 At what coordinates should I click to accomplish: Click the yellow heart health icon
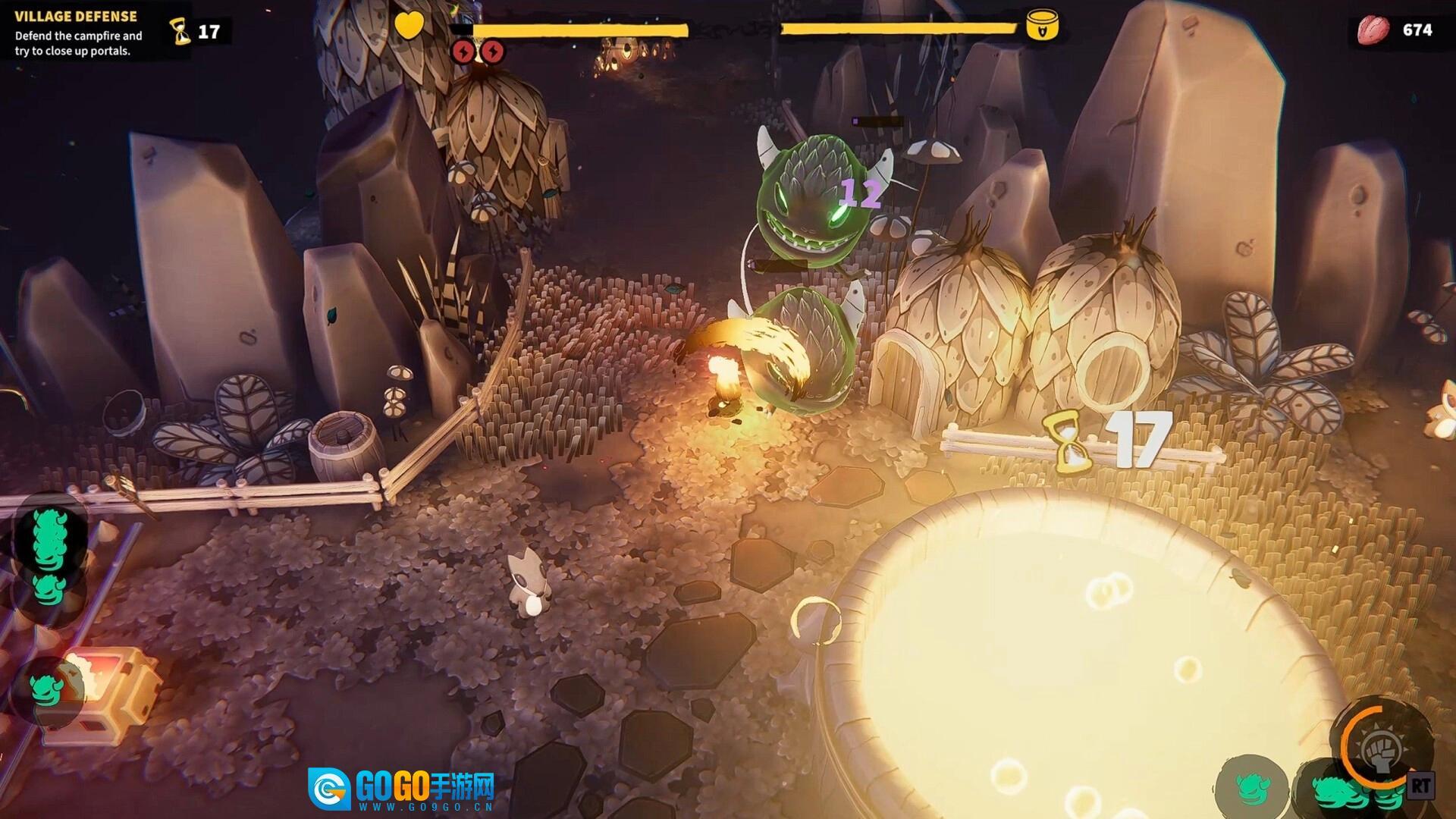(x=409, y=26)
